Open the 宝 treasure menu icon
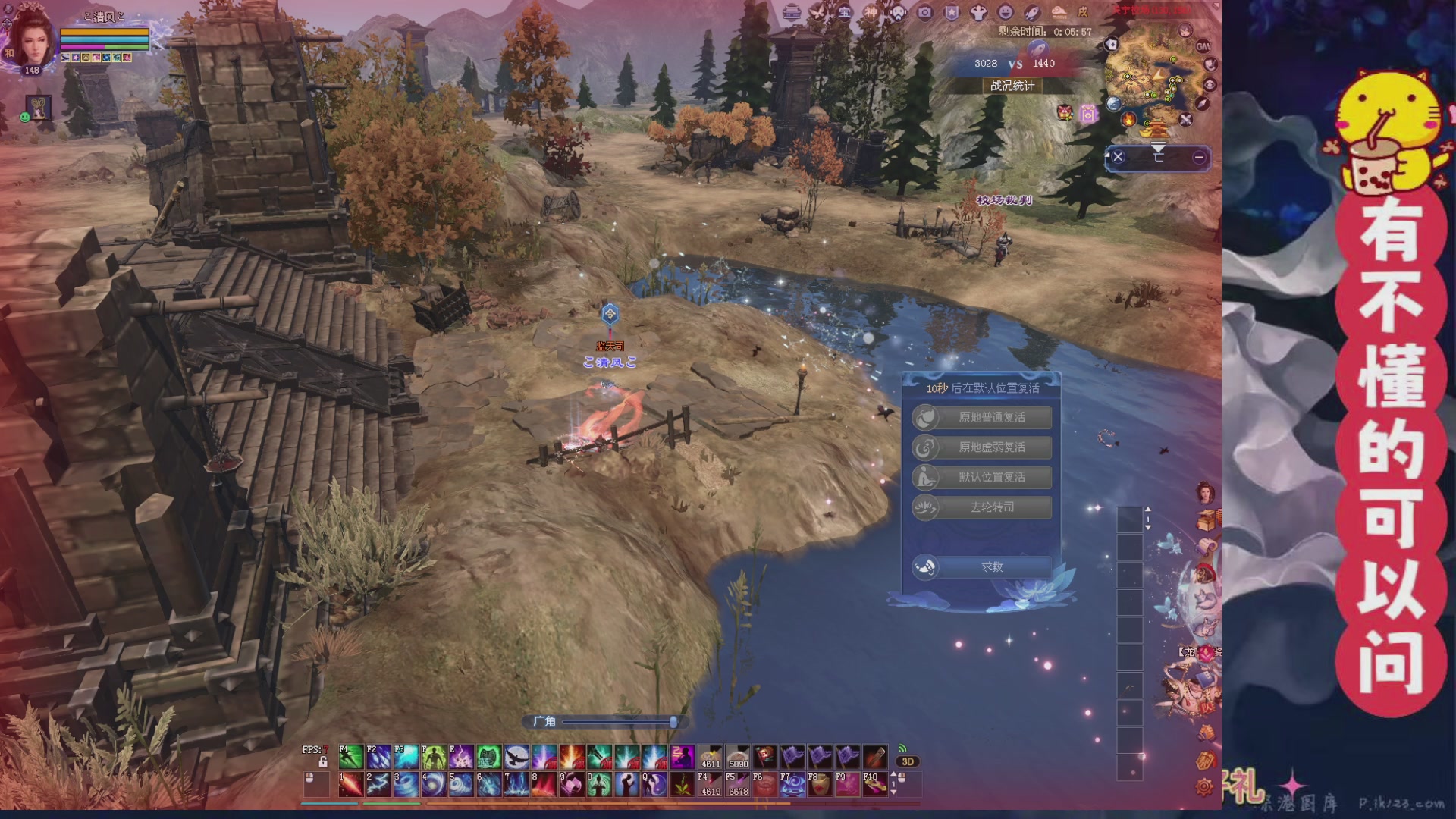 tap(844, 12)
